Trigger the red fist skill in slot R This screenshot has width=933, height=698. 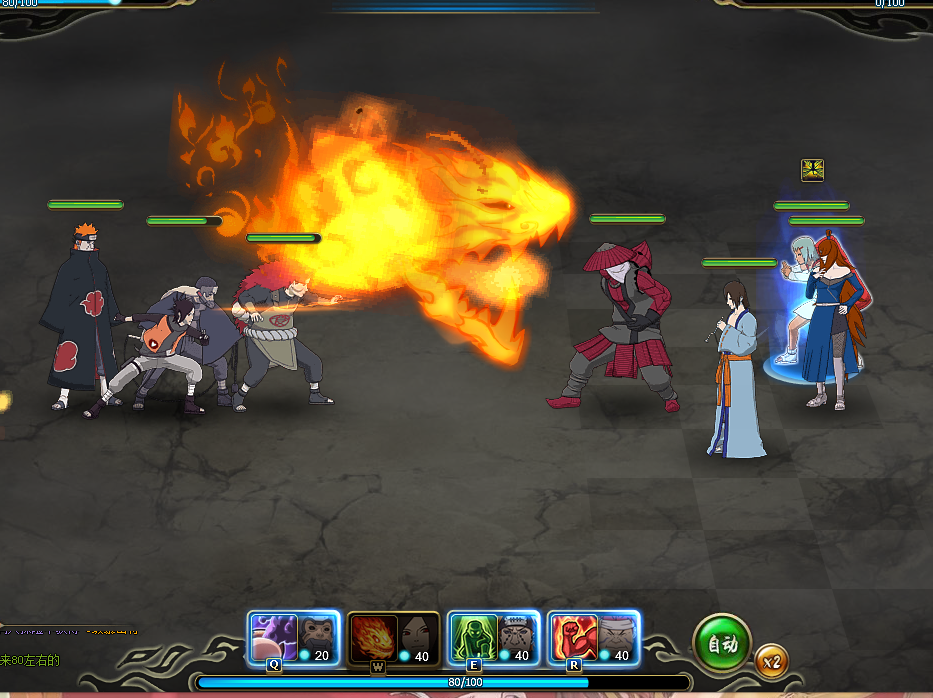pyautogui.click(x=573, y=638)
